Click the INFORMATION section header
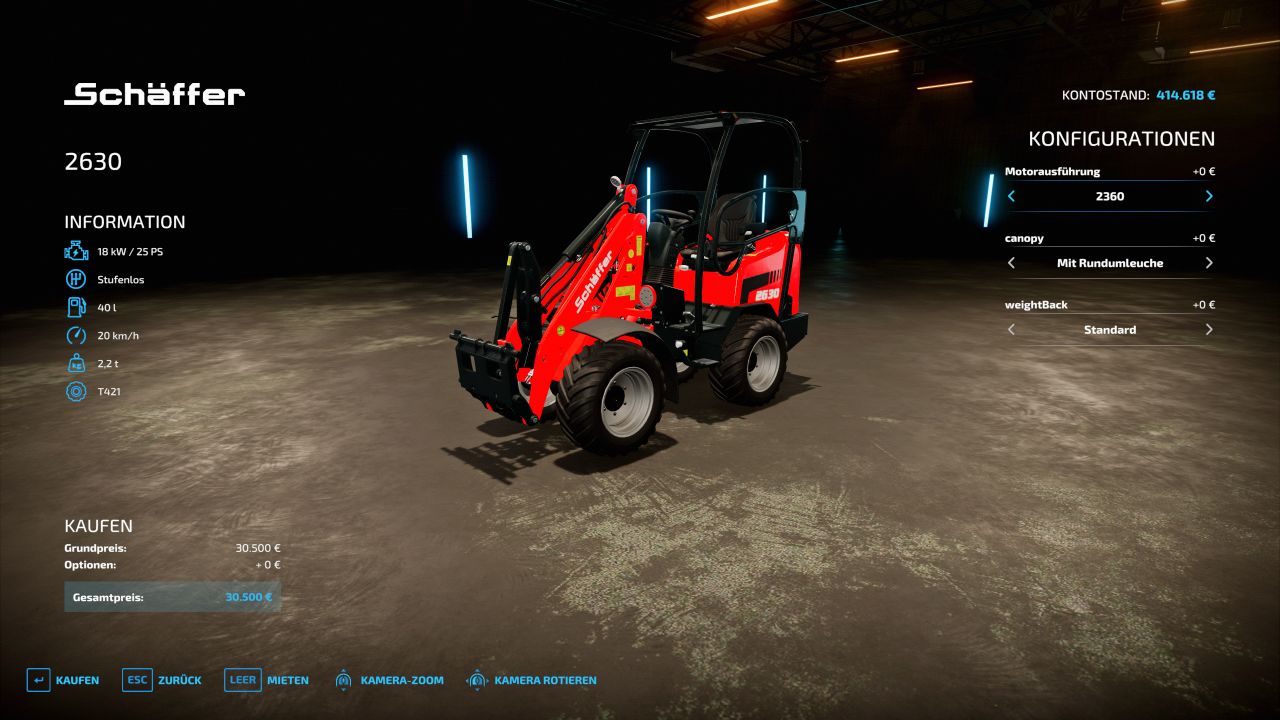 pos(125,221)
